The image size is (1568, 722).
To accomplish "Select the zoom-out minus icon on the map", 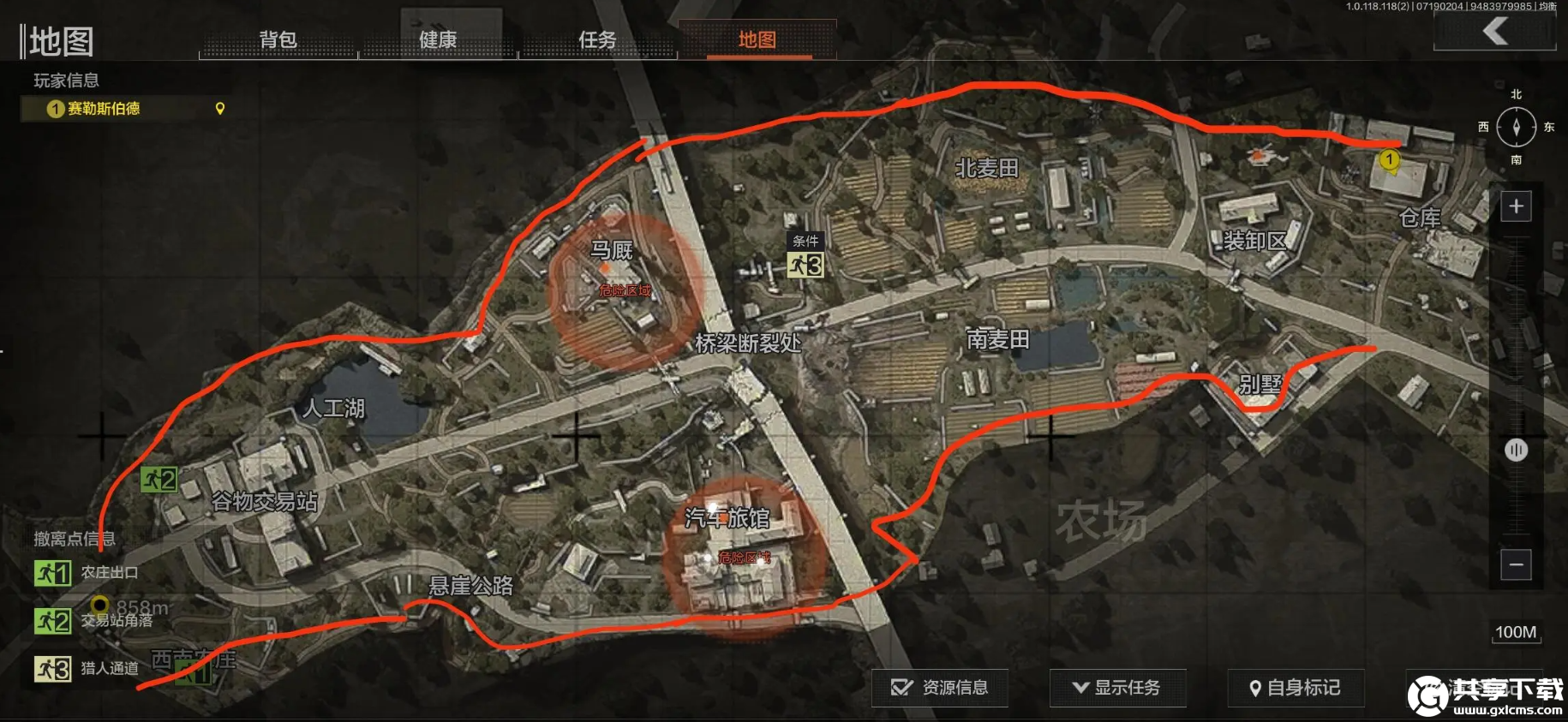I will 1517,565.
